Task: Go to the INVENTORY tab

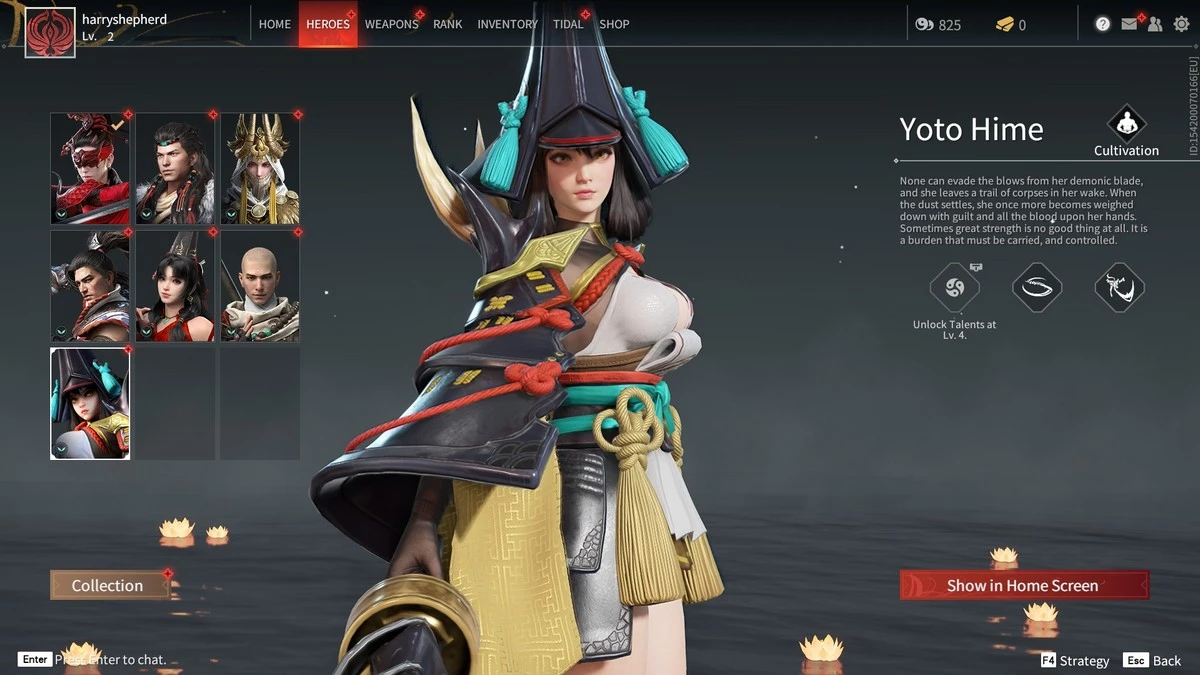Action: click(507, 24)
